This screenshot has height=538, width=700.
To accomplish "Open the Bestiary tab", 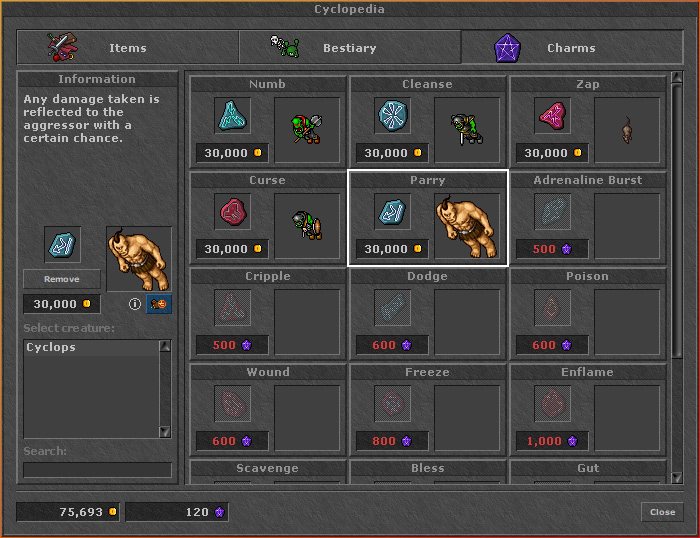I will (349, 48).
